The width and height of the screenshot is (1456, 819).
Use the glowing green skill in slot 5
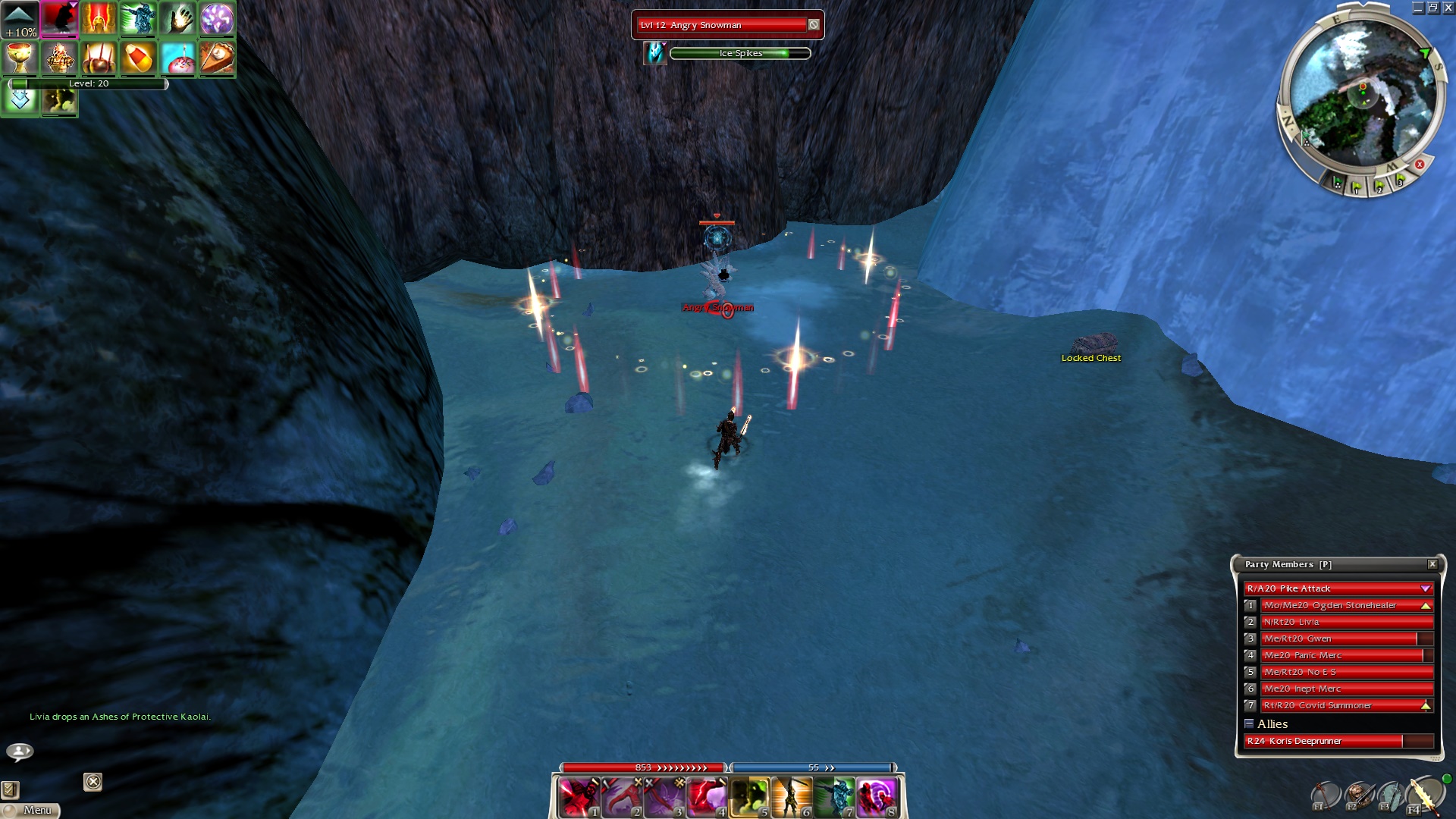pyautogui.click(x=749, y=798)
